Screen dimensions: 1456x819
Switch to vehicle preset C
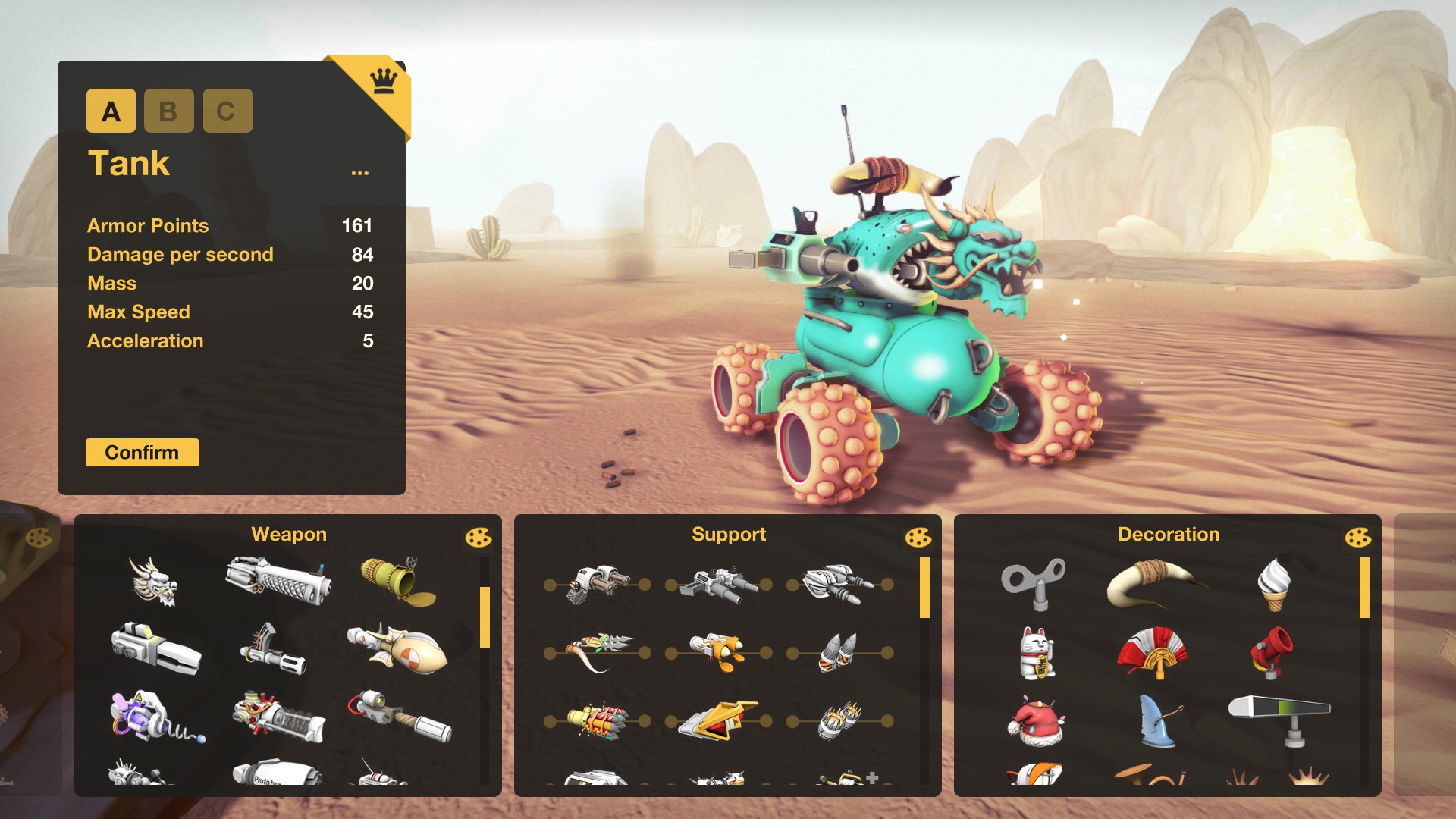[227, 111]
